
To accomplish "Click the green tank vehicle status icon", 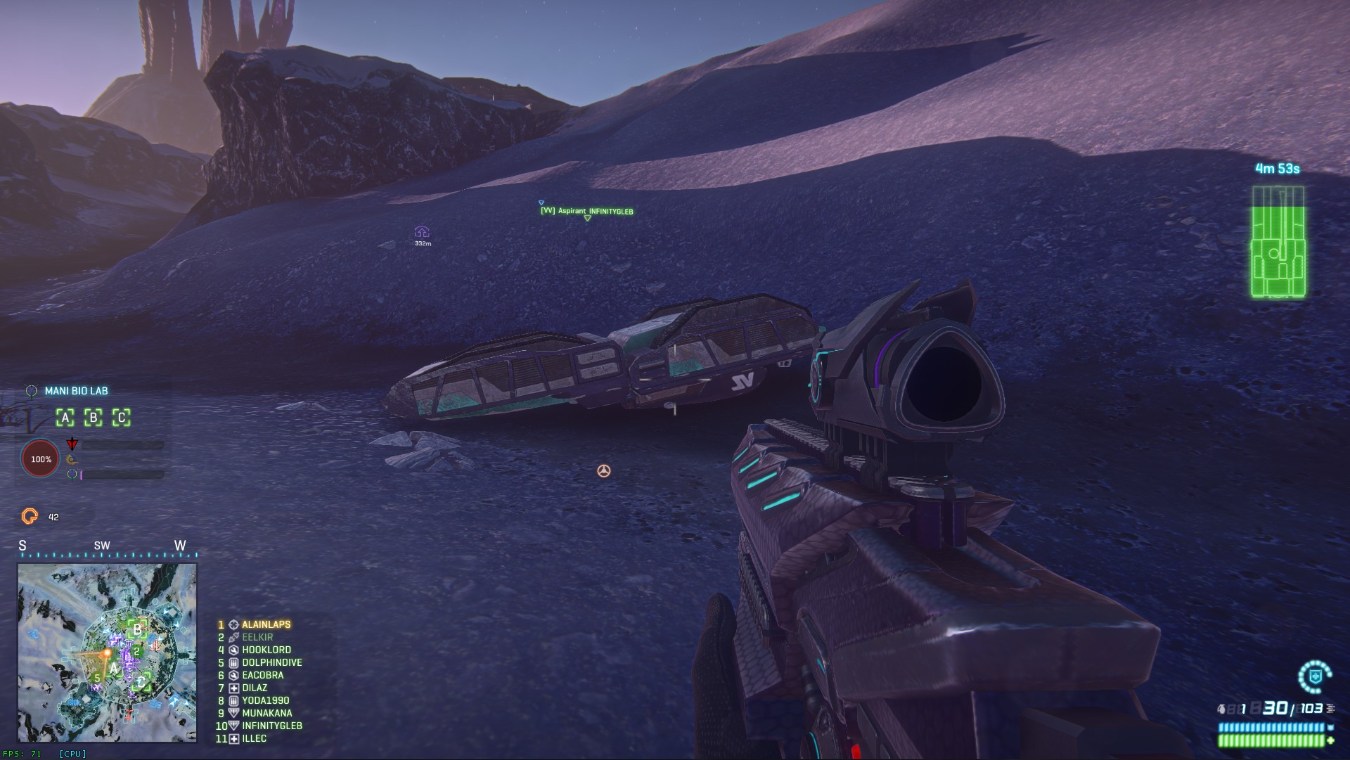I will [1278, 242].
